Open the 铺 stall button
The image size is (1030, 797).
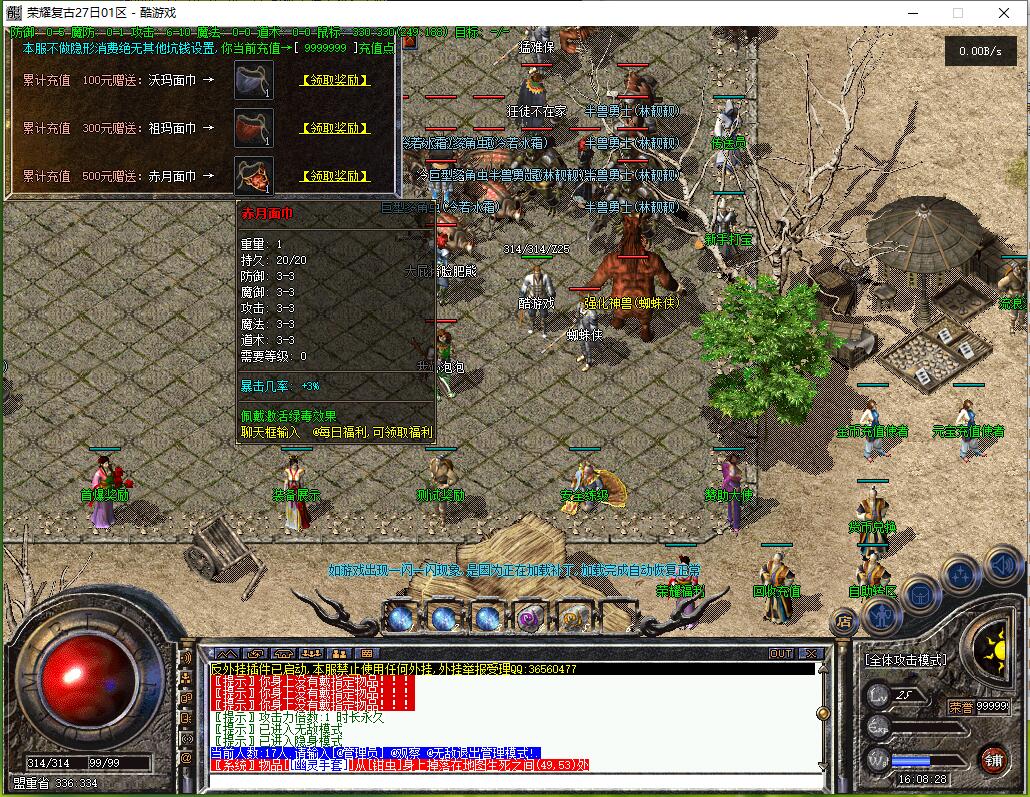tap(992, 758)
